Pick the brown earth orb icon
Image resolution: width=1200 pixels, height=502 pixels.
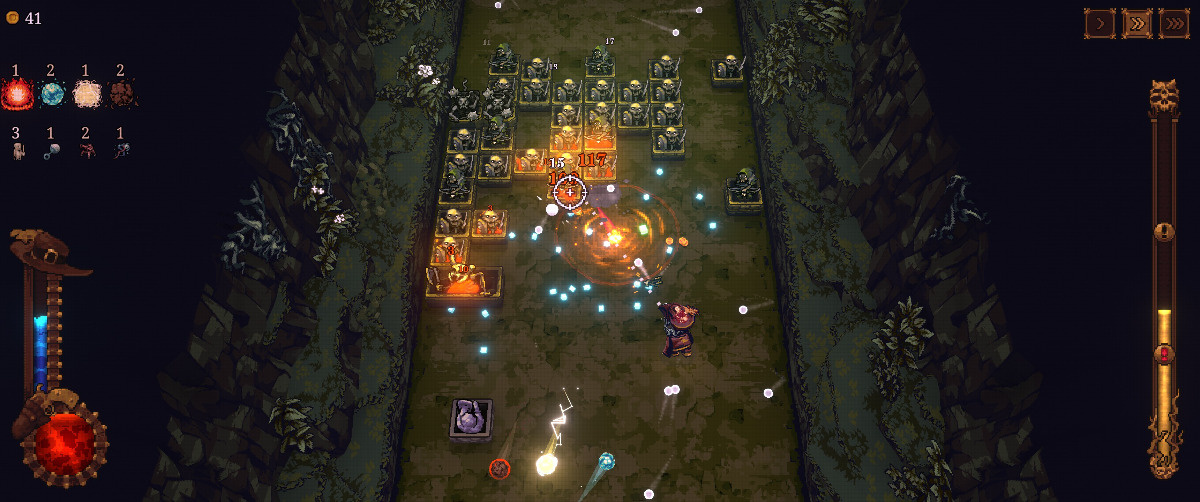121,94
